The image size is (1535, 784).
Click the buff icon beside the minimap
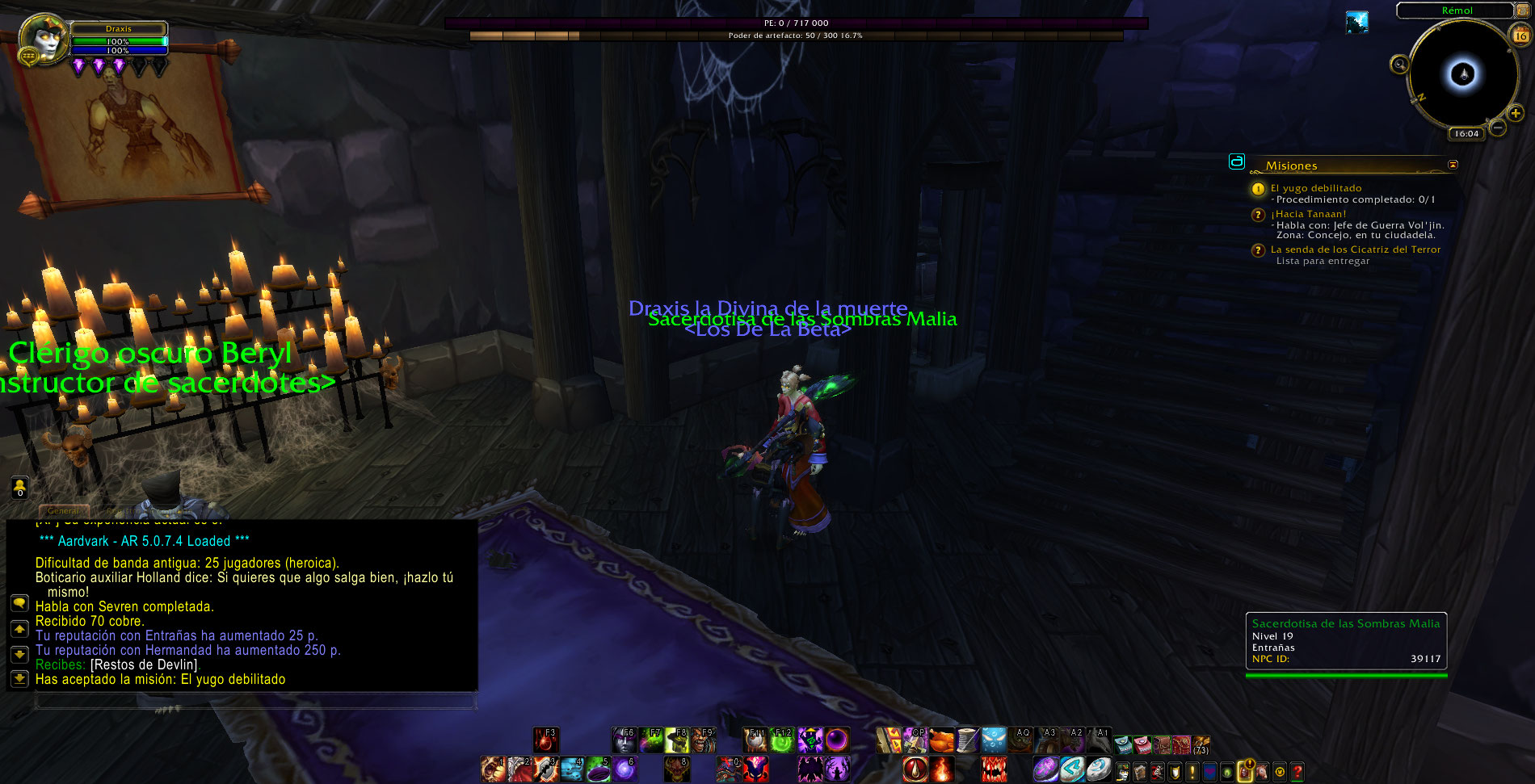click(x=1357, y=22)
